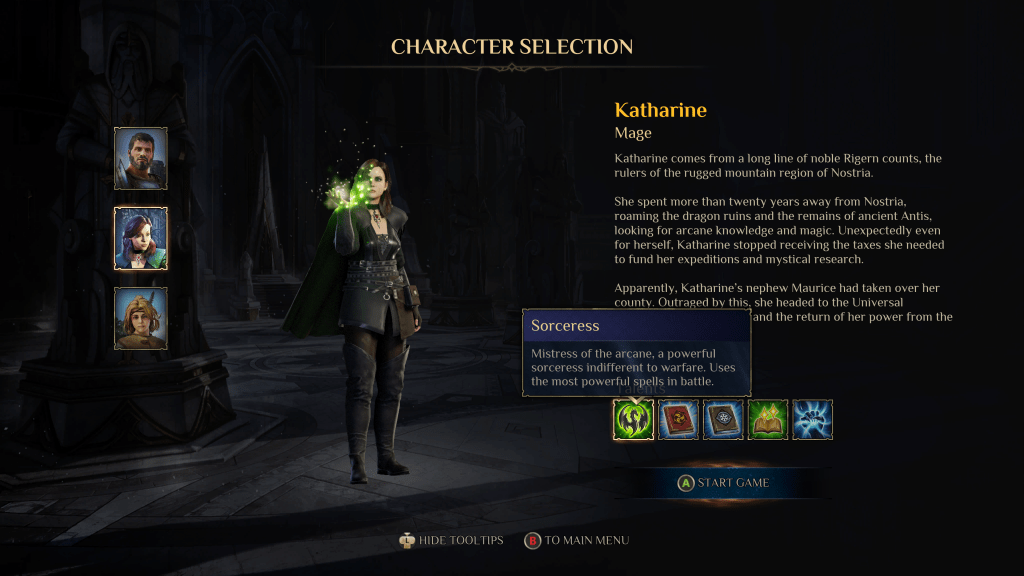View the open book with diamonds talent
This screenshot has width=1024, height=576.
[768, 420]
